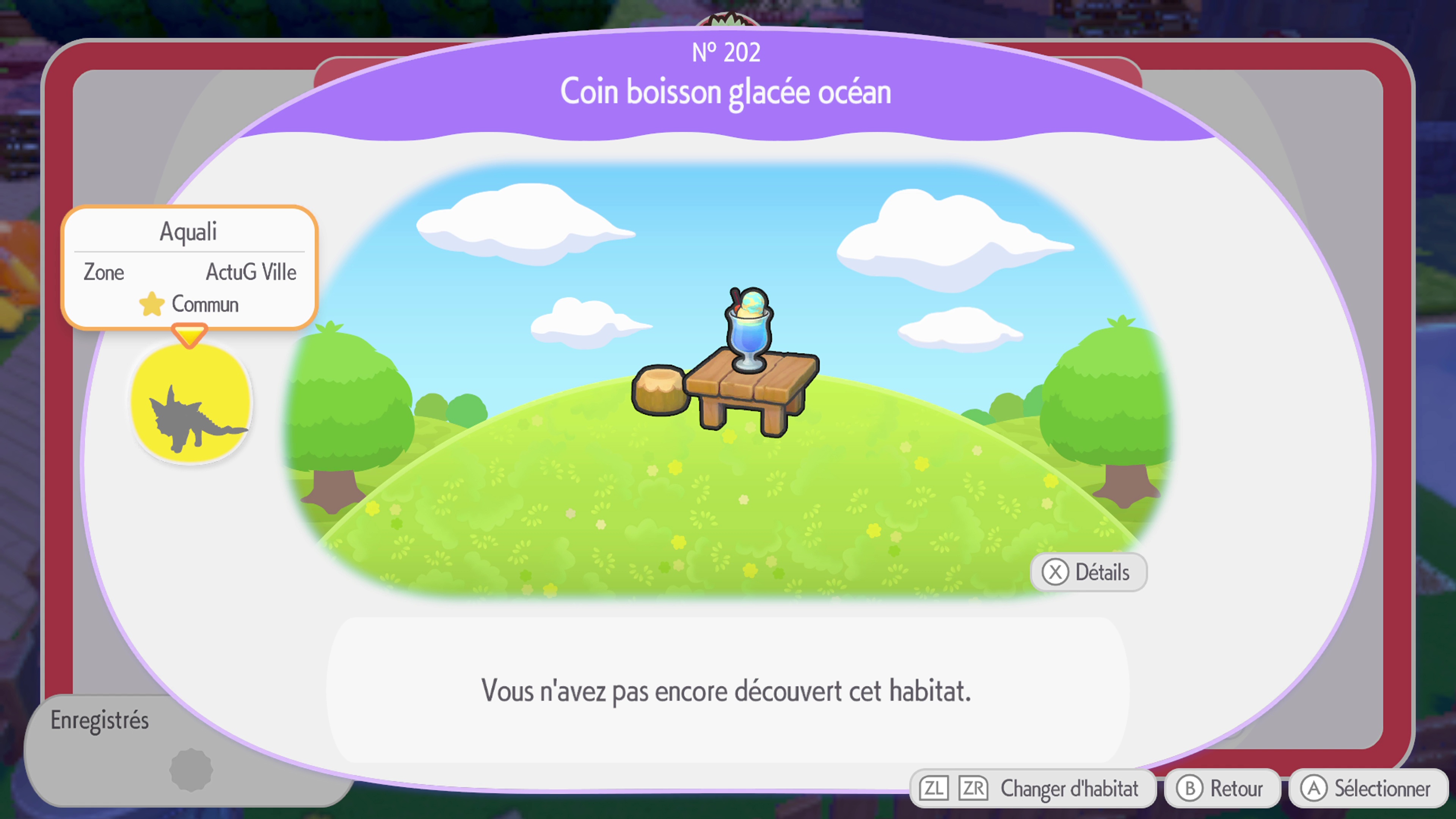Image resolution: width=1456 pixels, height=819 pixels.
Task: Select the Enregistrés section
Action: (100, 720)
